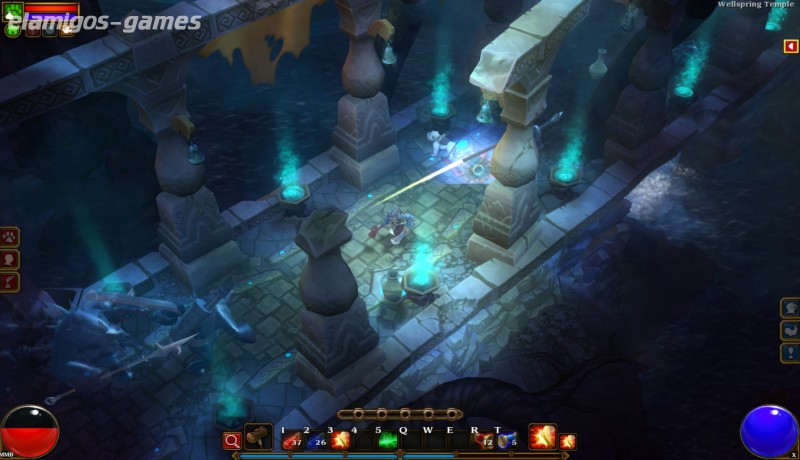
Task: Open the character head menu on left edge
Action: click(x=10, y=260)
